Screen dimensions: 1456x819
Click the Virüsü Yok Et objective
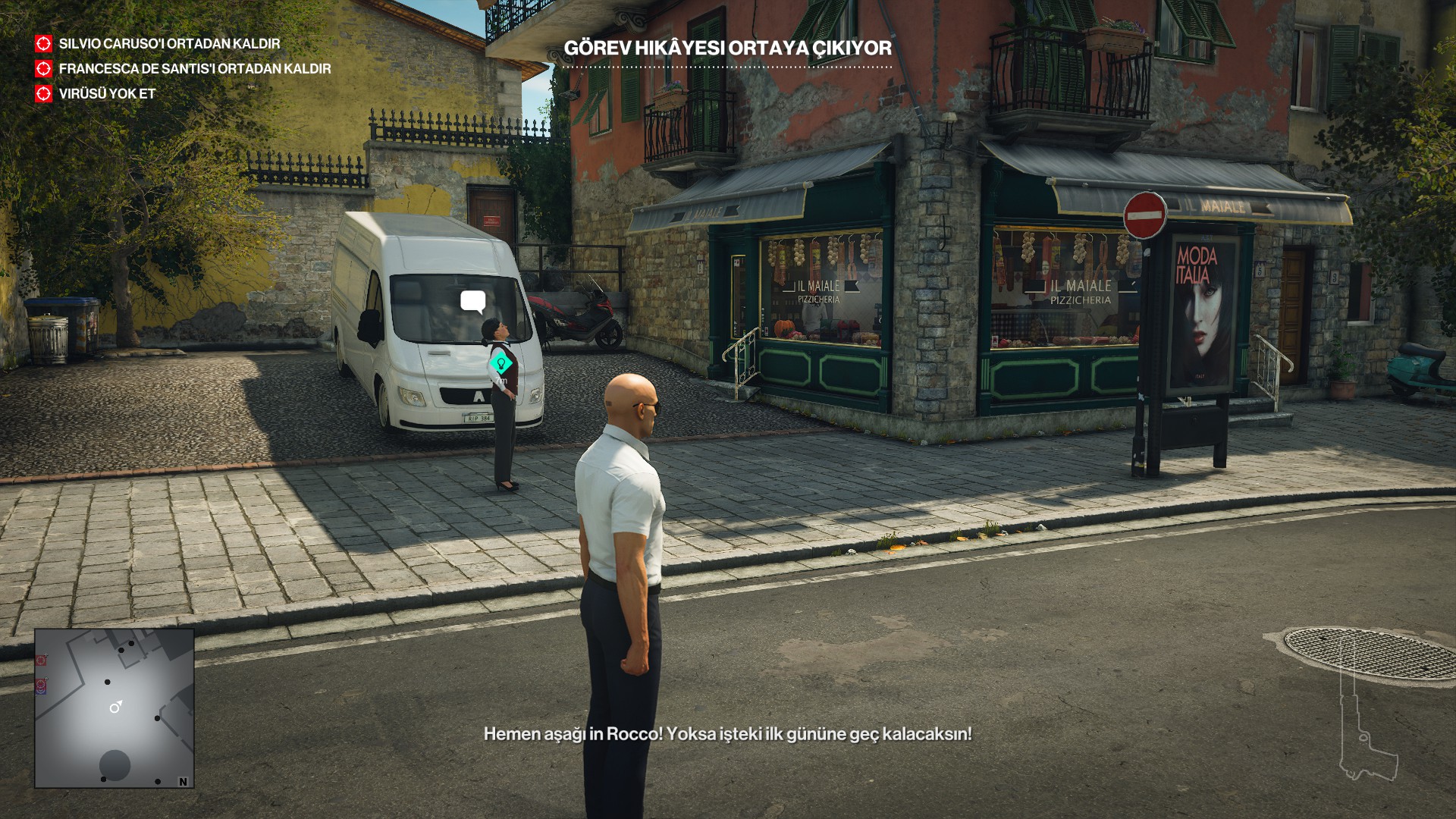click(x=107, y=94)
